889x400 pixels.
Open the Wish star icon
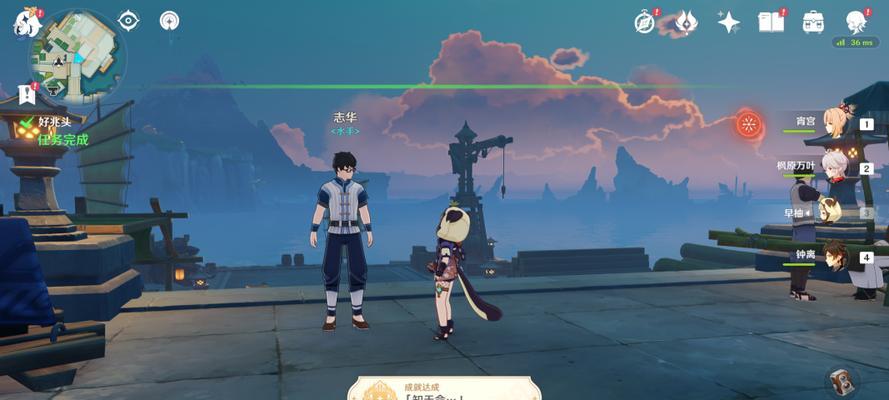729,22
